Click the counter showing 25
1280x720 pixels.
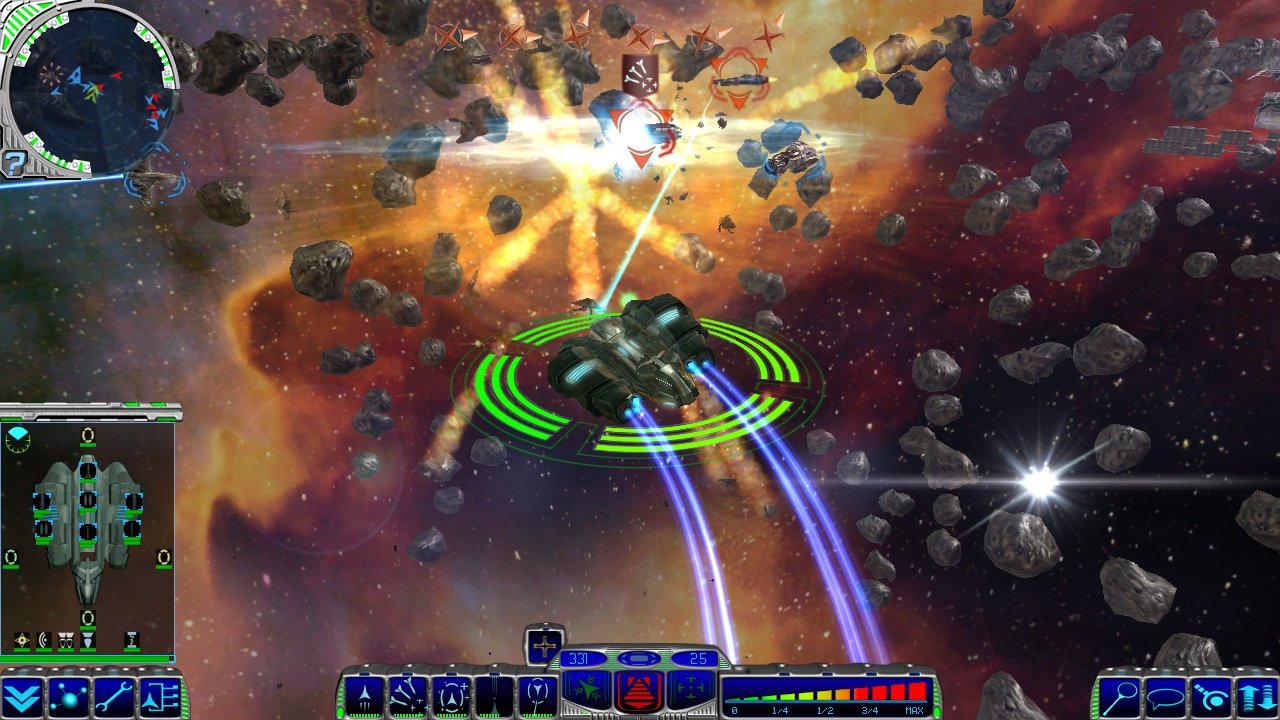tap(700, 658)
